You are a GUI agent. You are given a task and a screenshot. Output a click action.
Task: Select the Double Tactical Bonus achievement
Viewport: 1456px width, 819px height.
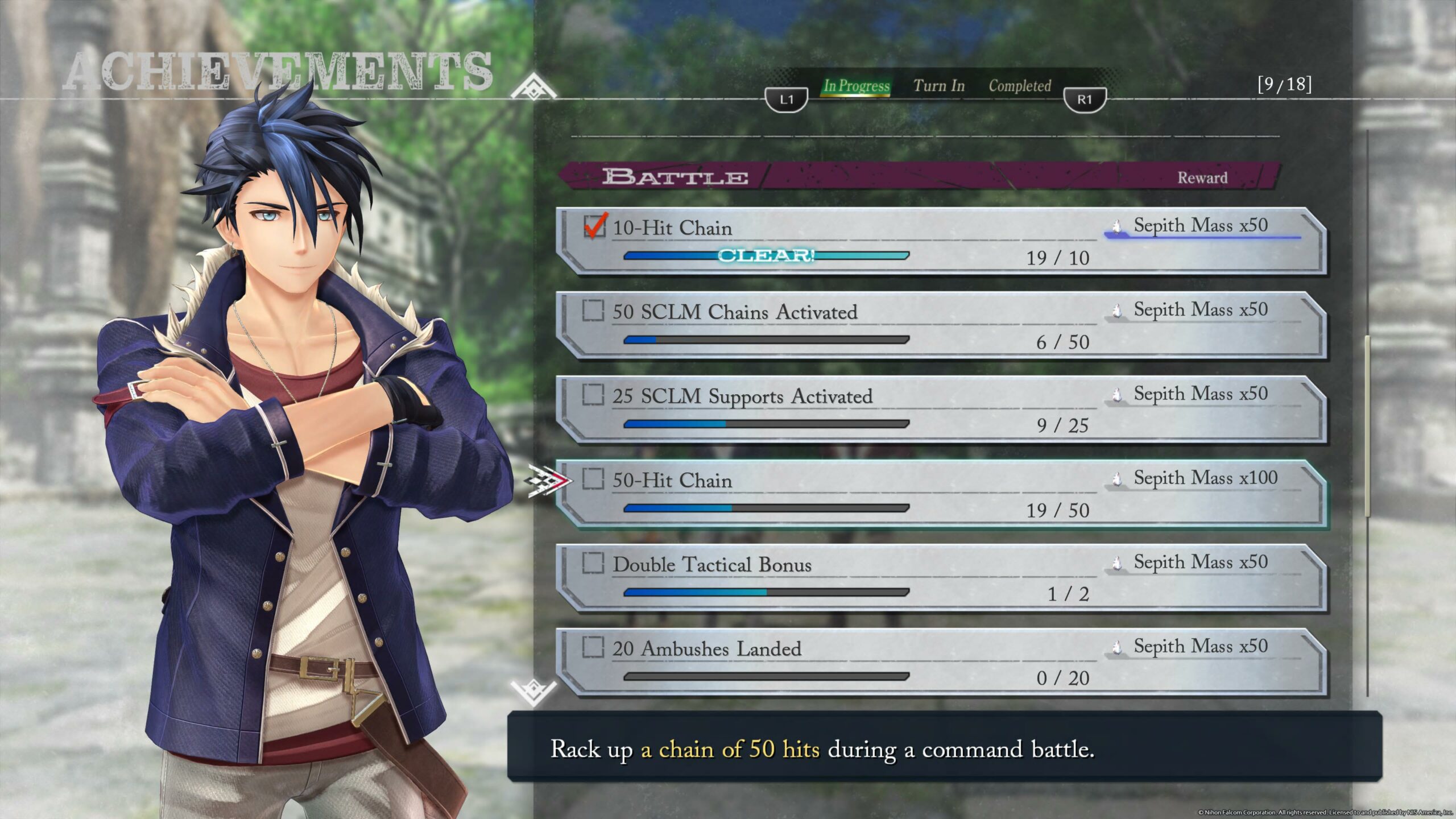pyautogui.click(x=941, y=578)
